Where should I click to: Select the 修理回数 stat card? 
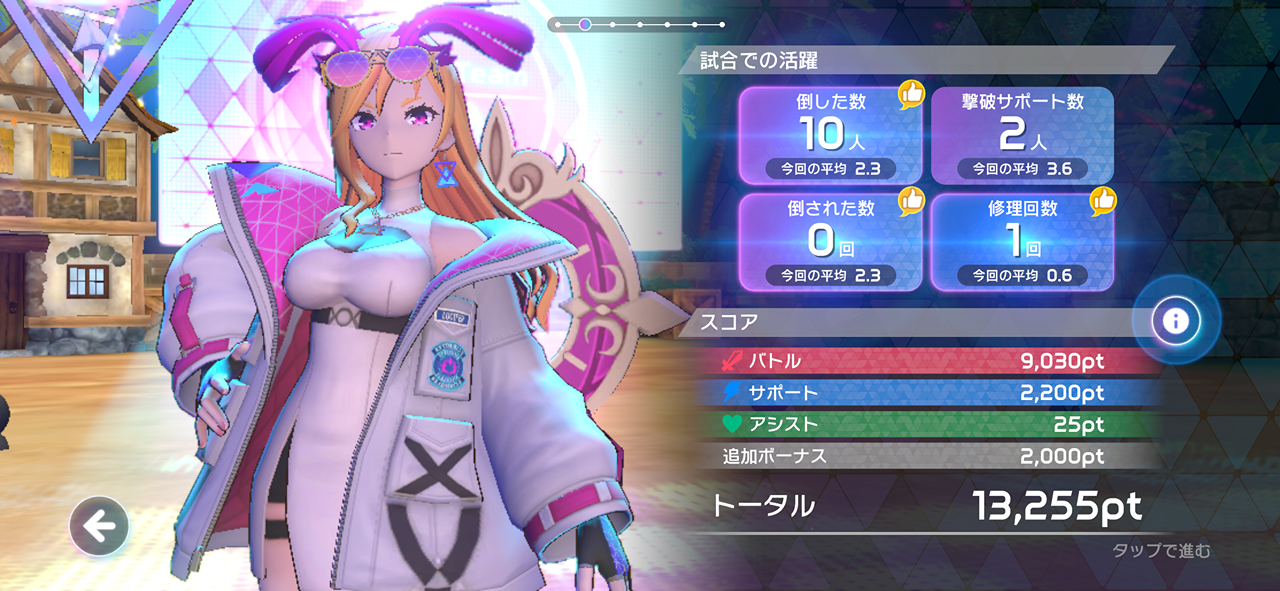point(1022,243)
